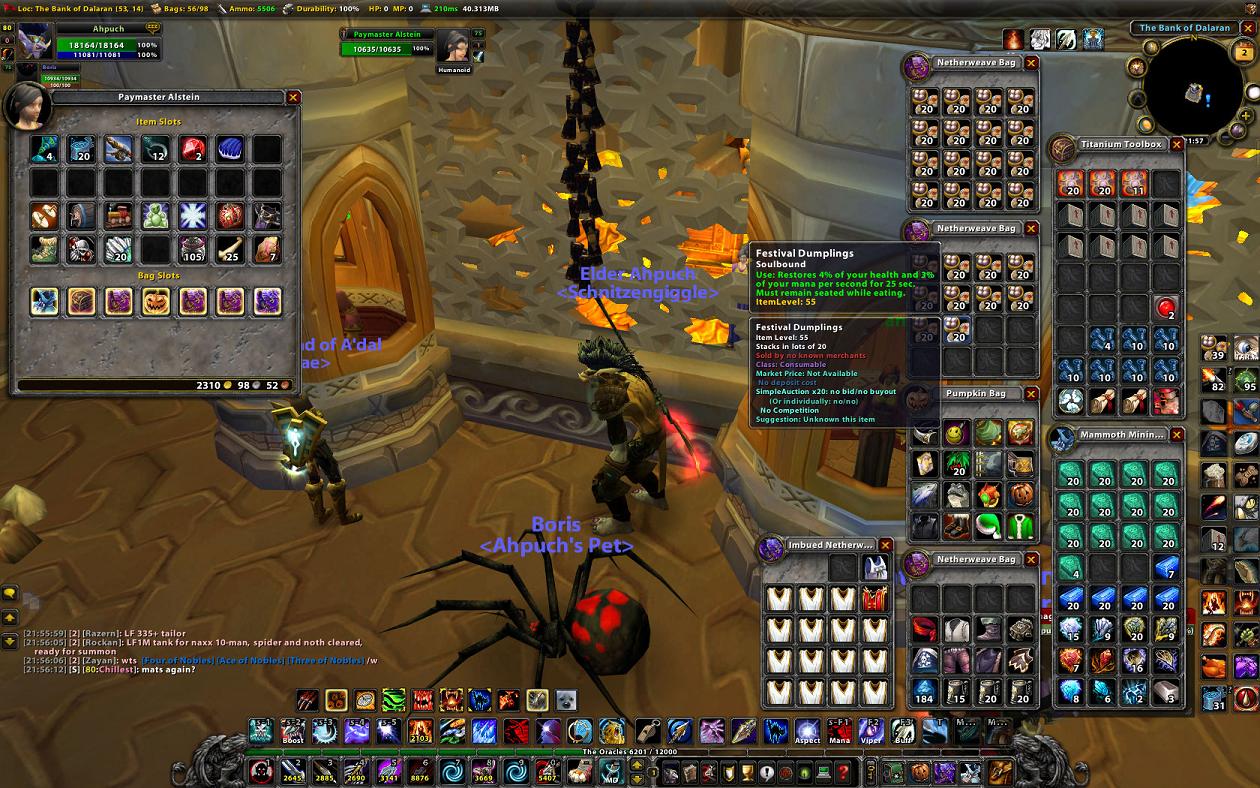Select the green winter hat in Pumpkin Bag
Image resolution: width=1260 pixels, height=788 pixels.
(988, 526)
